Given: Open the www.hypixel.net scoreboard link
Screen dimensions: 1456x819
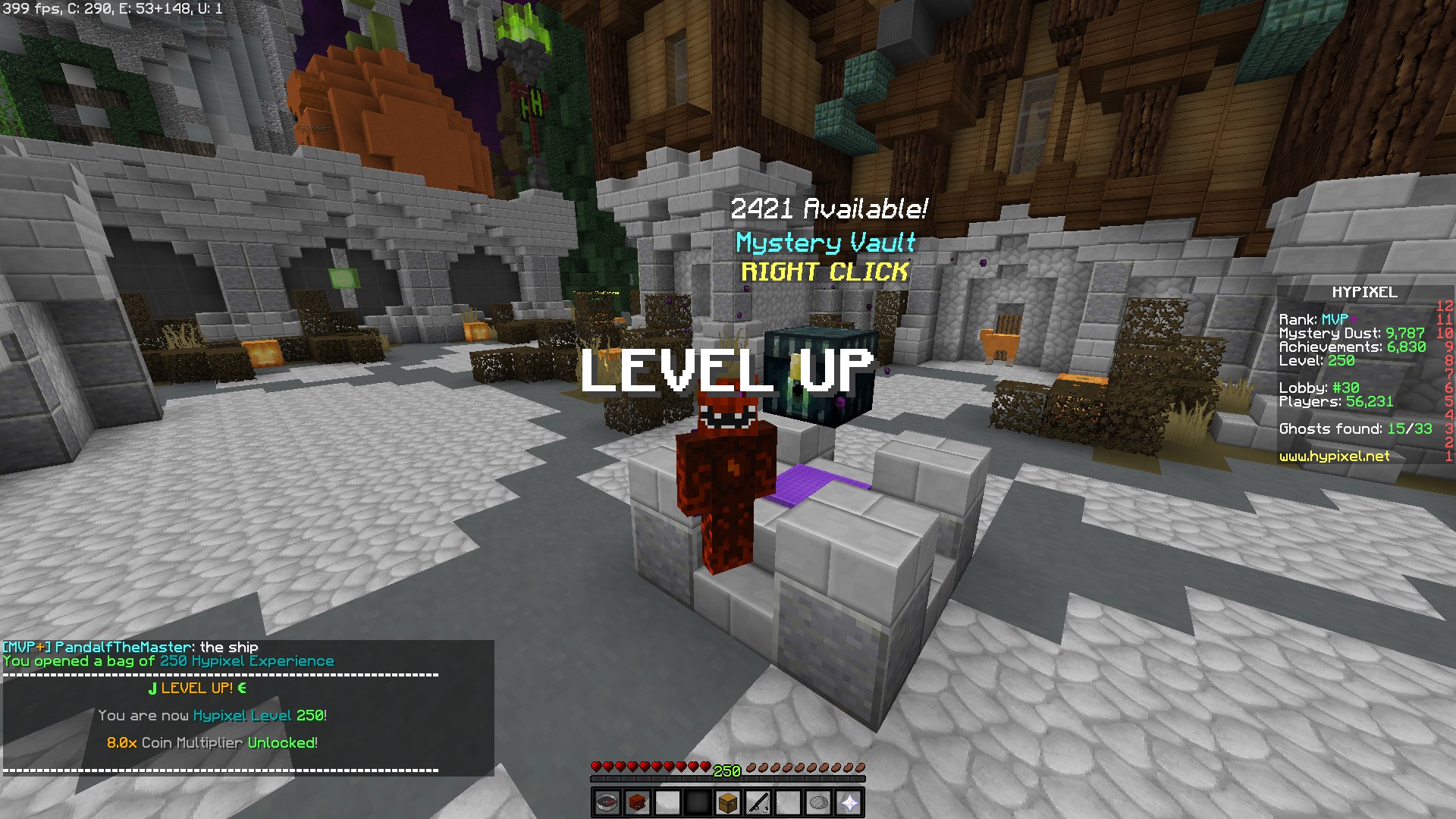Looking at the screenshot, I should [x=1334, y=457].
